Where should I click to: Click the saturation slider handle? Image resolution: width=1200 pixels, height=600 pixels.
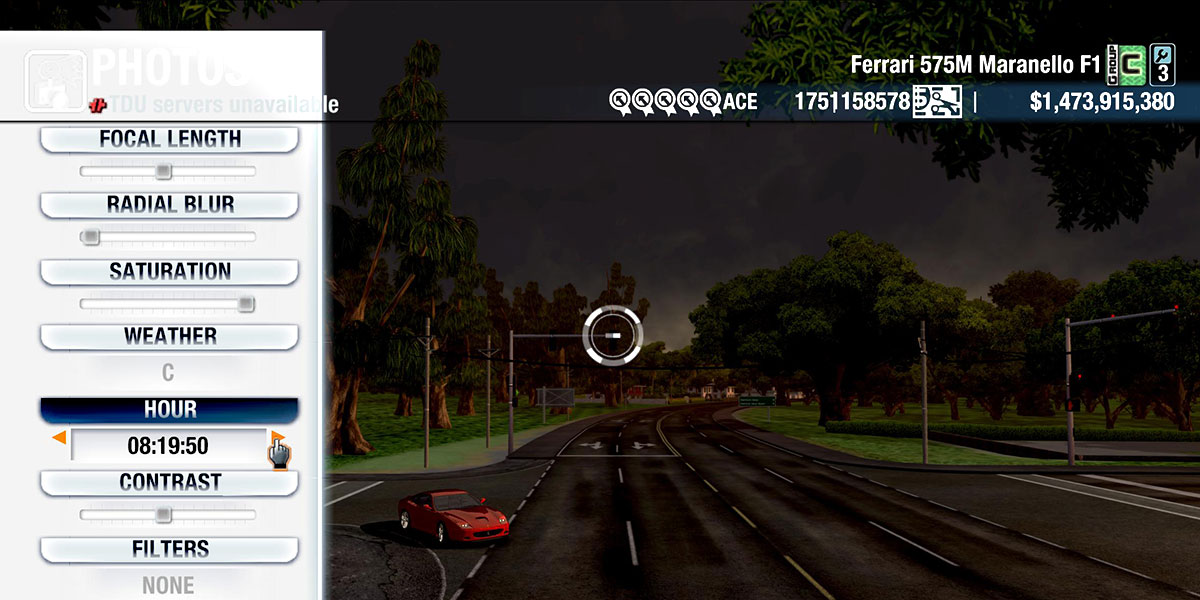pos(245,304)
